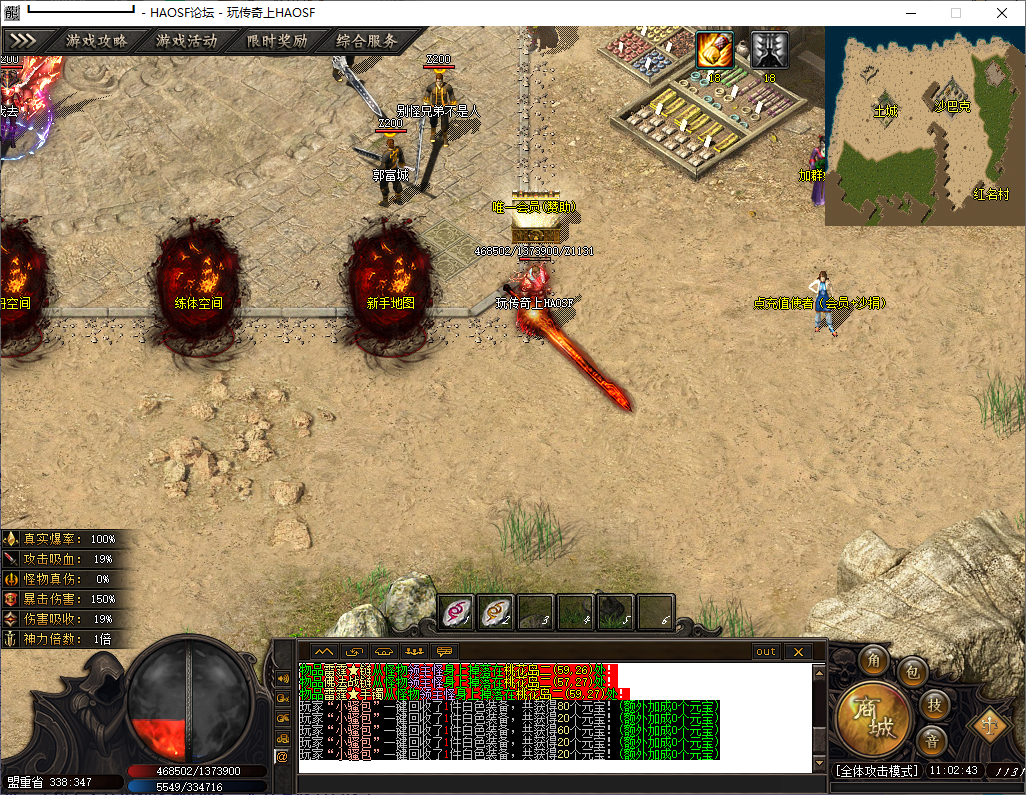Use the item in hotbar slot 1
This screenshot has width=1026, height=795.
[457, 610]
